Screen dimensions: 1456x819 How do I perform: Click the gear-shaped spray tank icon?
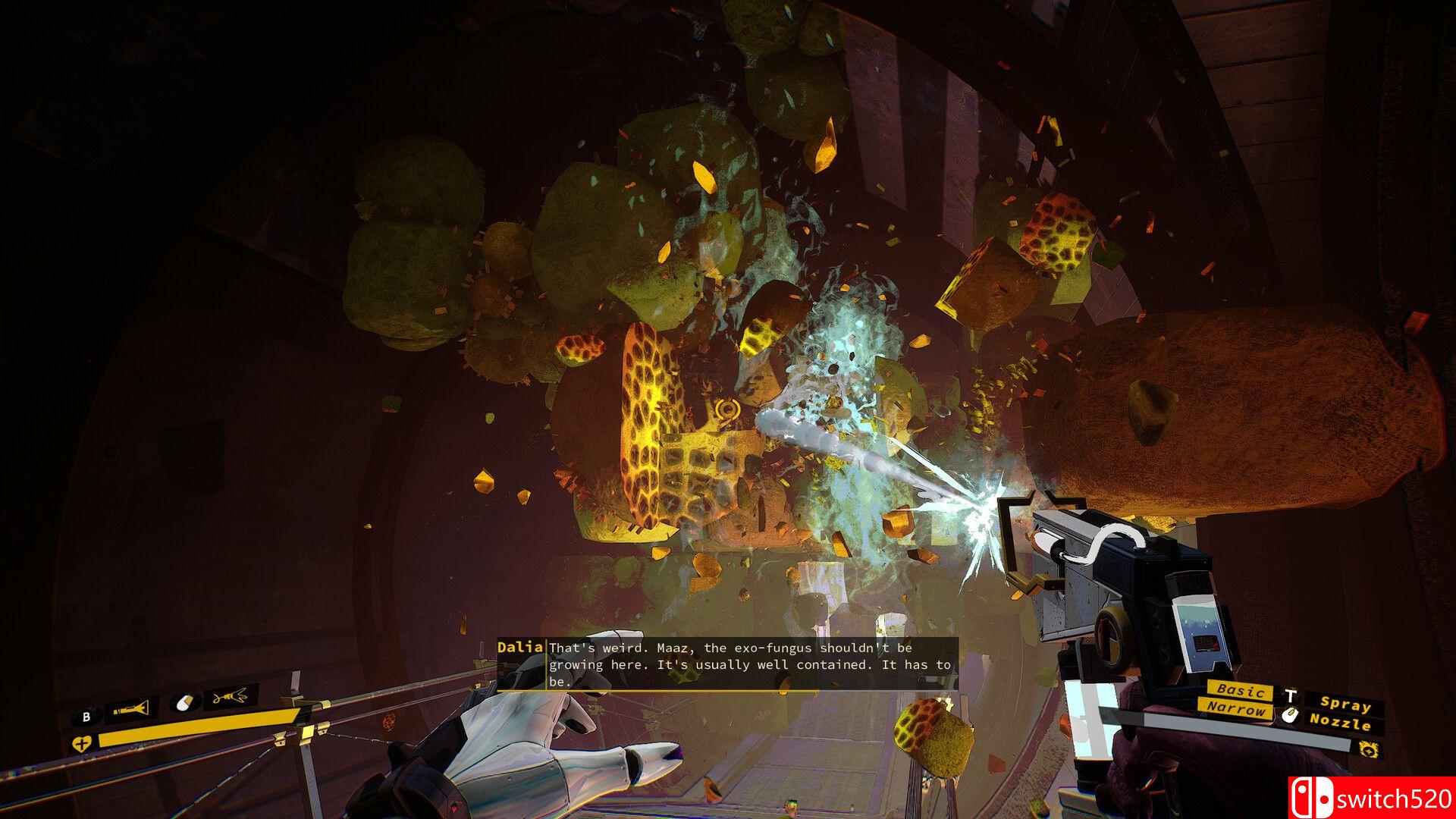point(1369,750)
